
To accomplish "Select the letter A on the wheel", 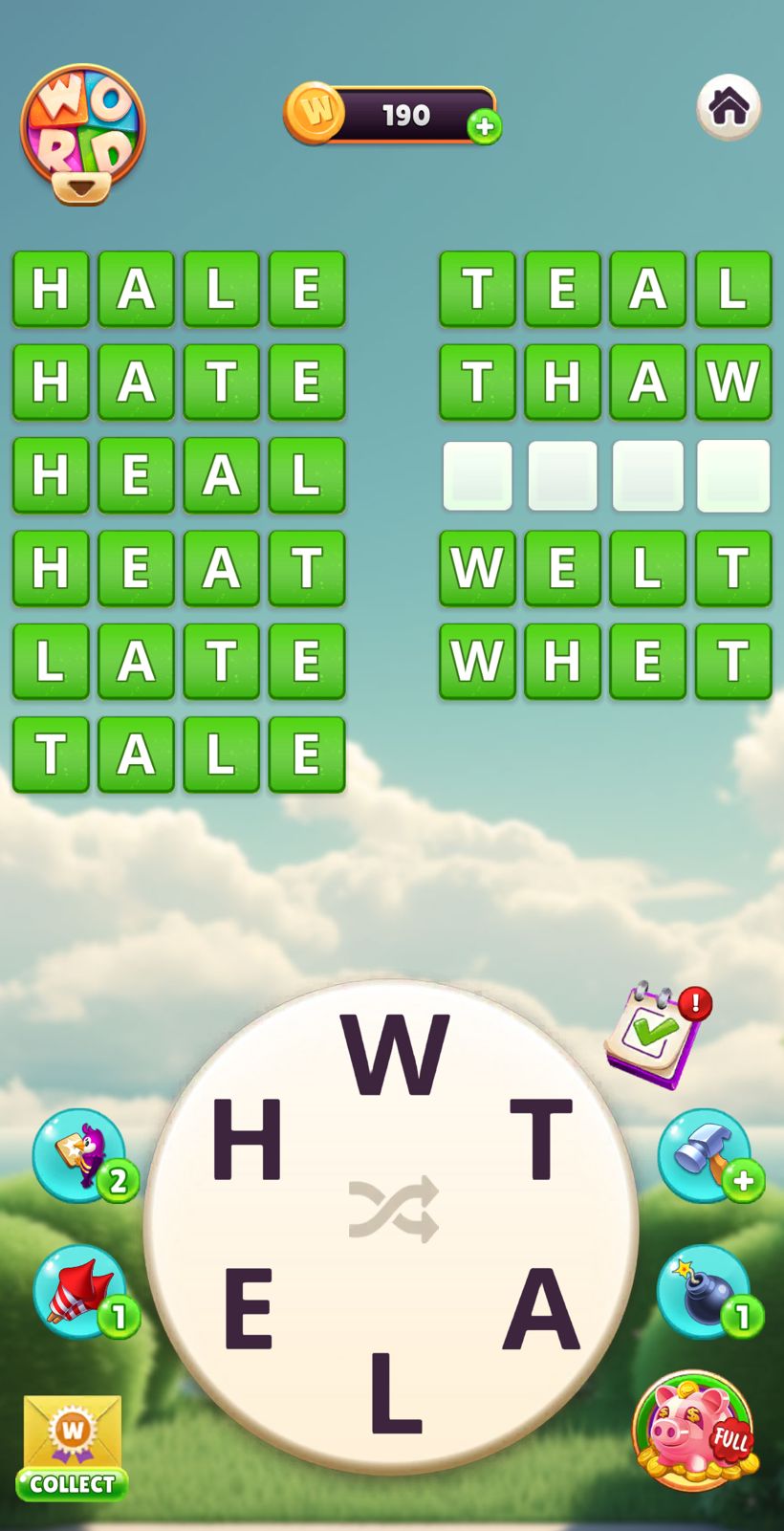I will click(541, 1308).
